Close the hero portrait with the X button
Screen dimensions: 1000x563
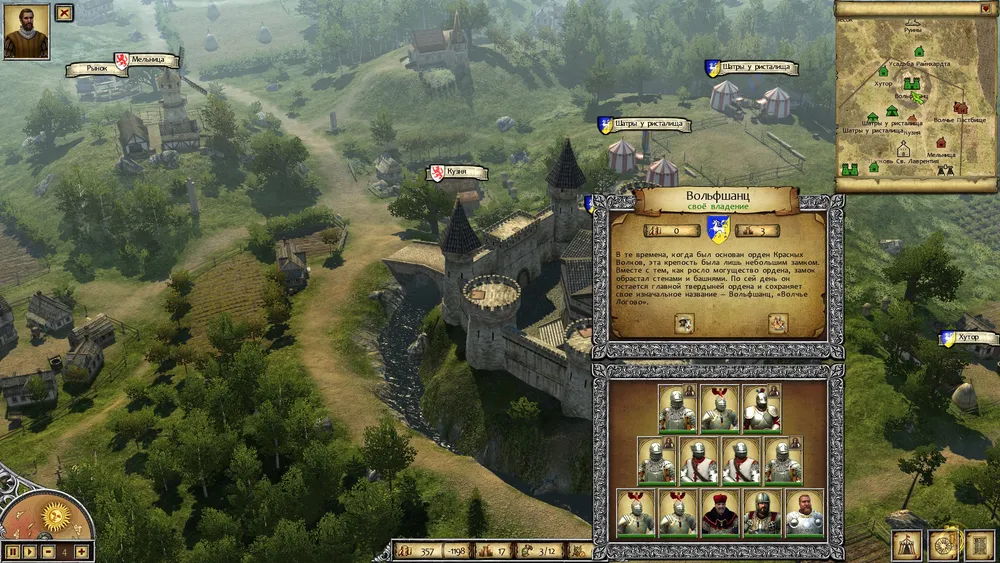[x=64, y=13]
